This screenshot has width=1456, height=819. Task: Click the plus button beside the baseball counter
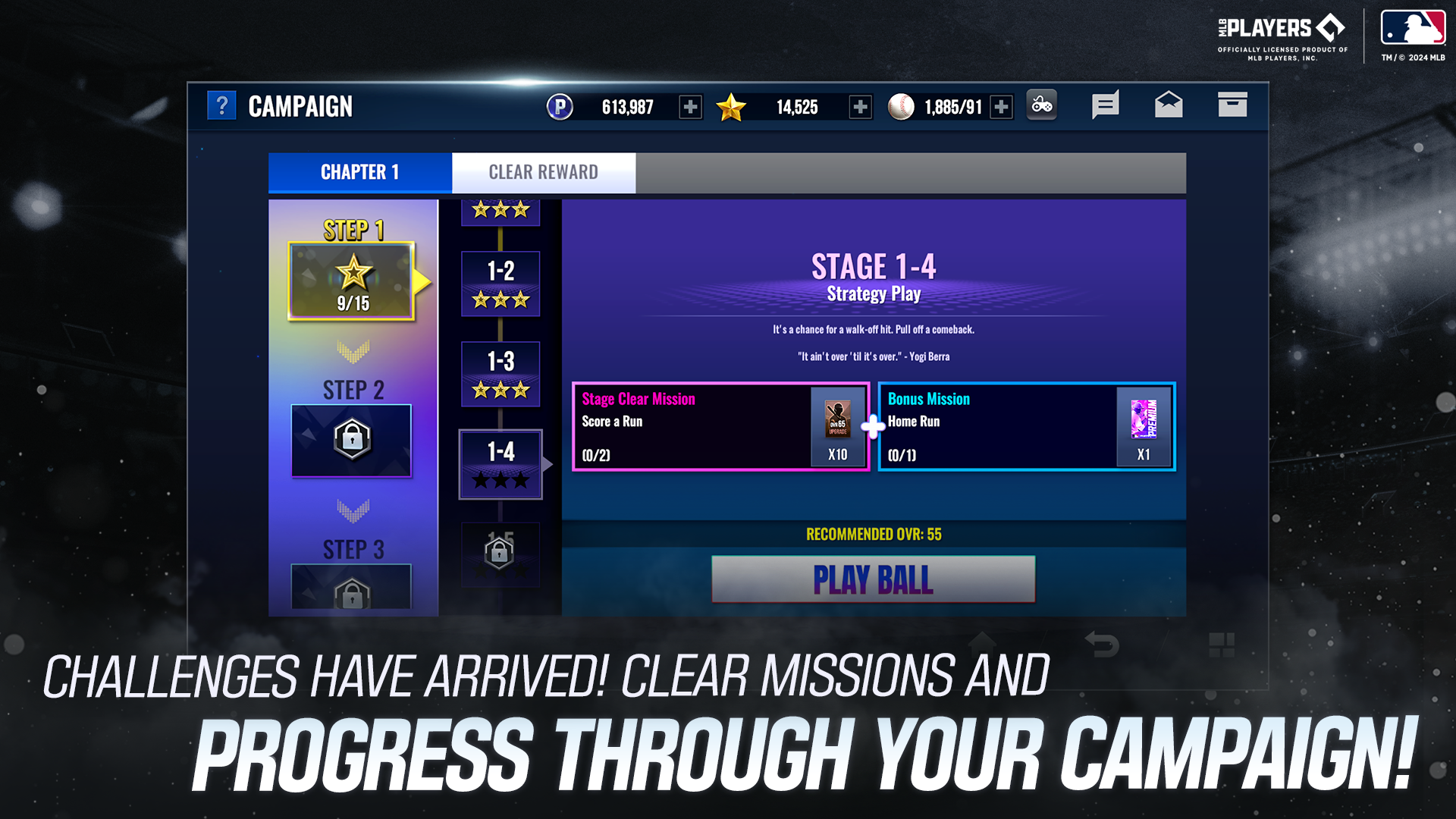pyautogui.click(x=1001, y=107)
